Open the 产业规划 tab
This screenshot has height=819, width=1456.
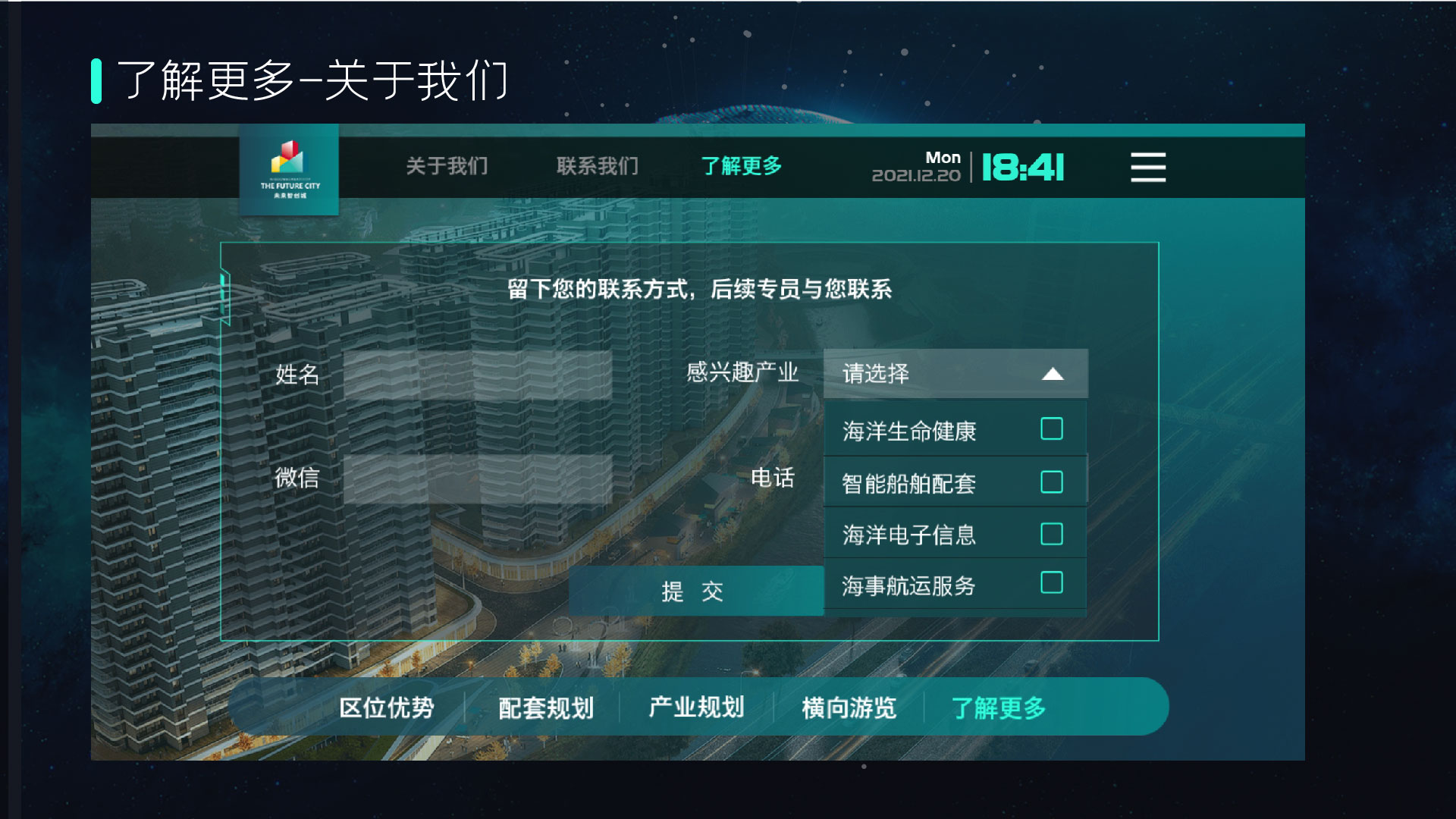(x=695, y=707)
